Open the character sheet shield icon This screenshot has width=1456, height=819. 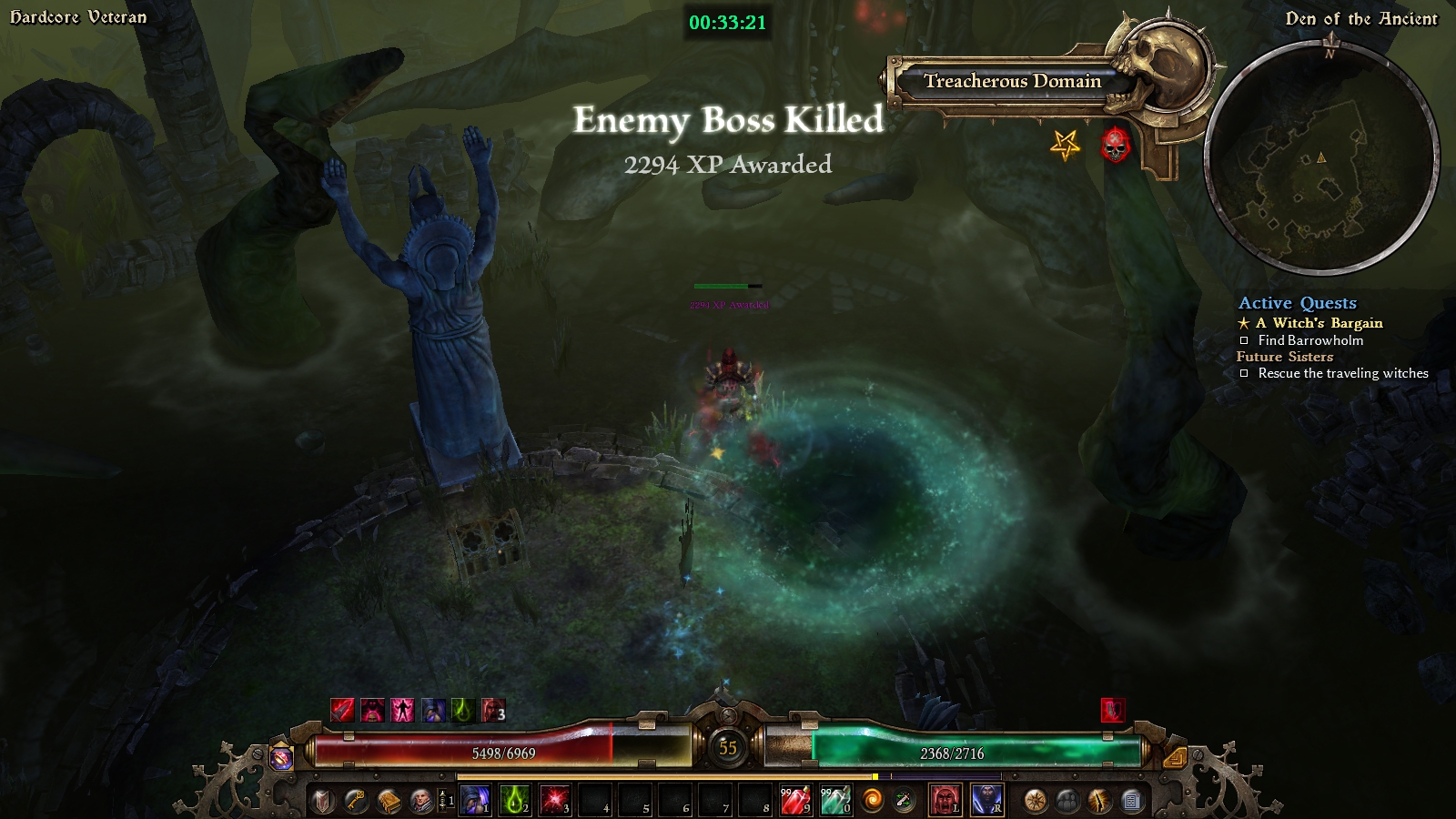point(323,801)
